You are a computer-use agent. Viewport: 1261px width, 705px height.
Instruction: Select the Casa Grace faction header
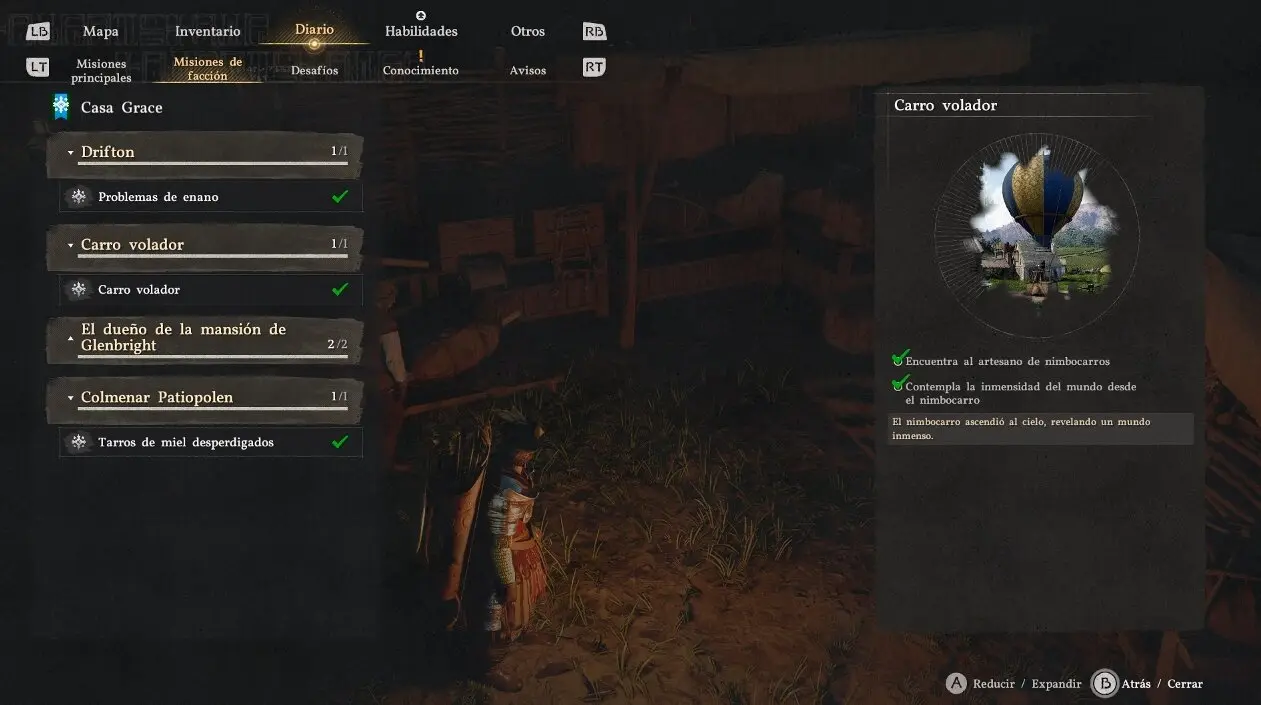121,107
